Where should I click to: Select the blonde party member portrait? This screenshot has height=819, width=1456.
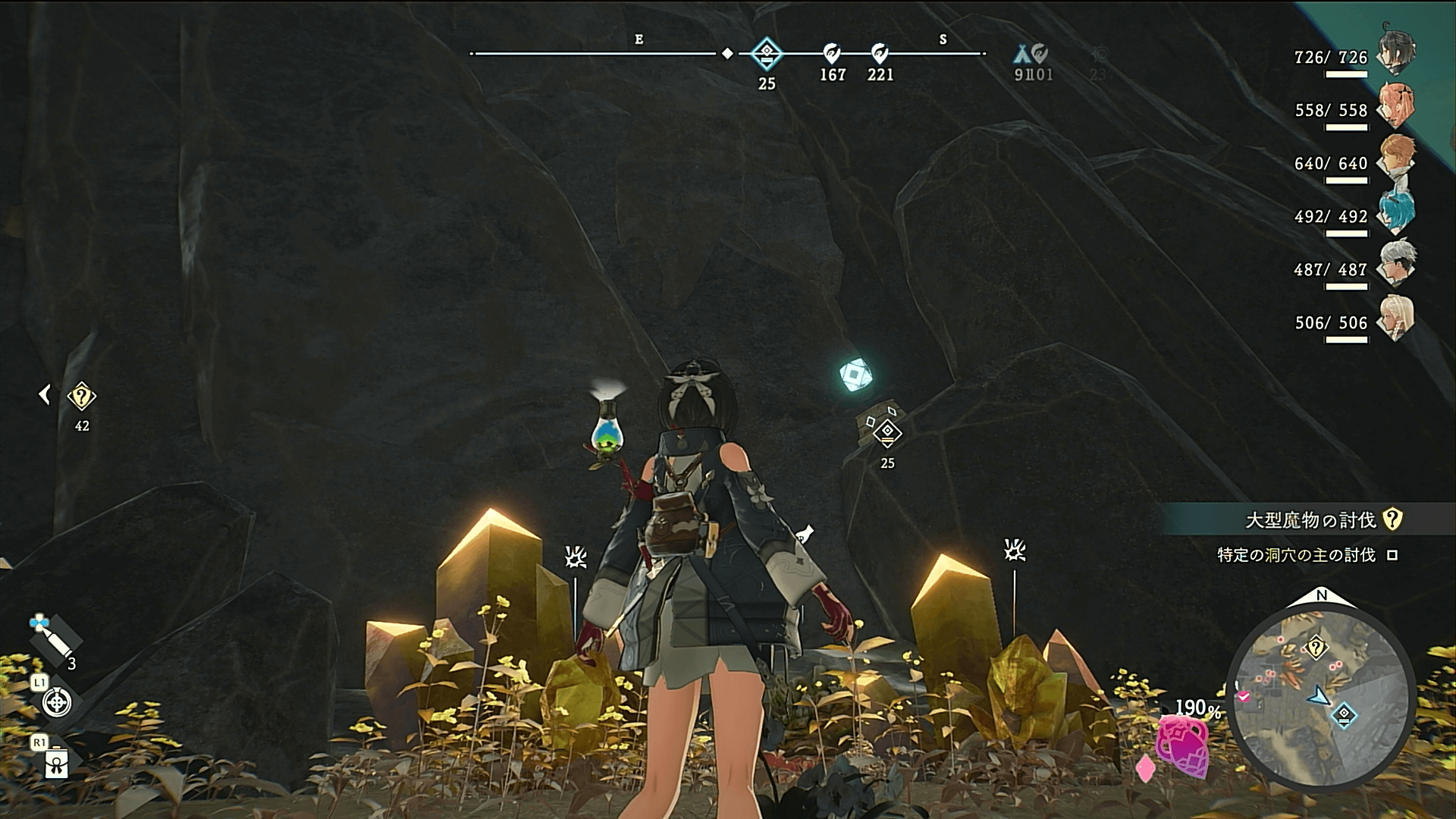tap(1396, 318)
